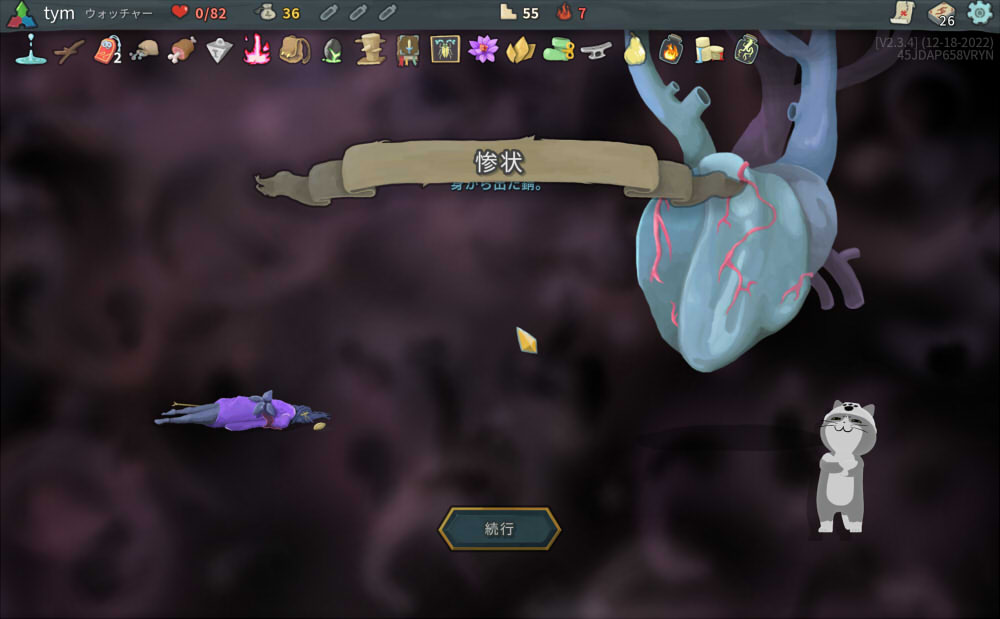Inspect the meat on the bone relic
The height and width of the screenshot is (619, 1000).
coord(182,49)
